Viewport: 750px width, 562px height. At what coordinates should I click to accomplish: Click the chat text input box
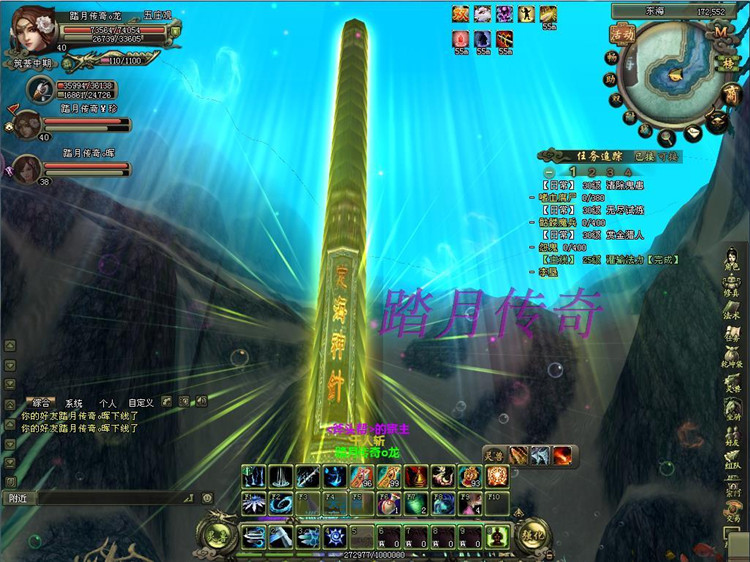(x=110, y=497)
